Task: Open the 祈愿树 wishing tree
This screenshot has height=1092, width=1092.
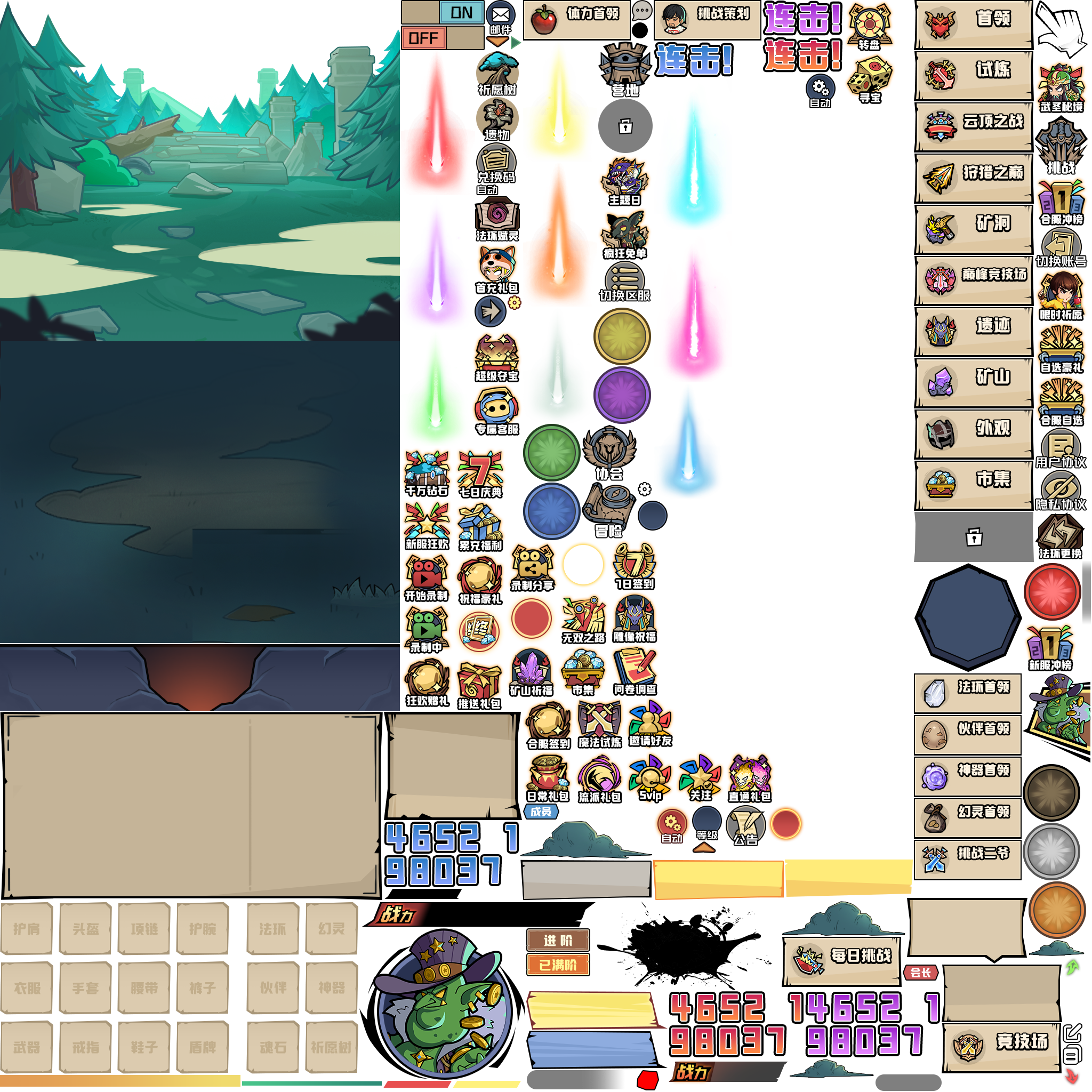Action: [x=497, y=74]
